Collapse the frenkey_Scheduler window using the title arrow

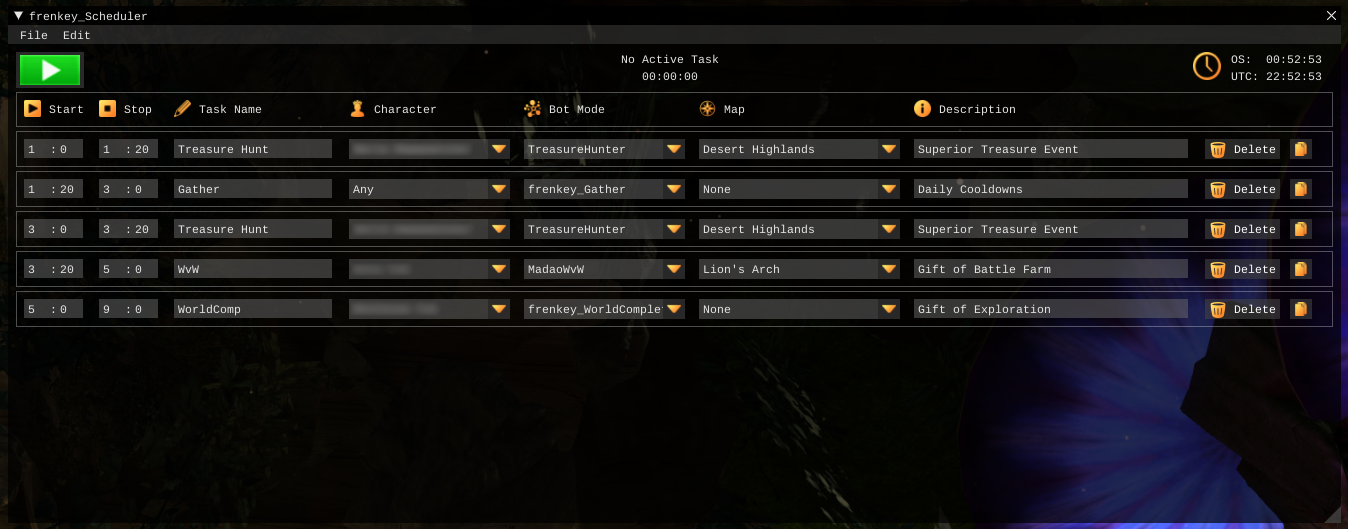point(18,16)
